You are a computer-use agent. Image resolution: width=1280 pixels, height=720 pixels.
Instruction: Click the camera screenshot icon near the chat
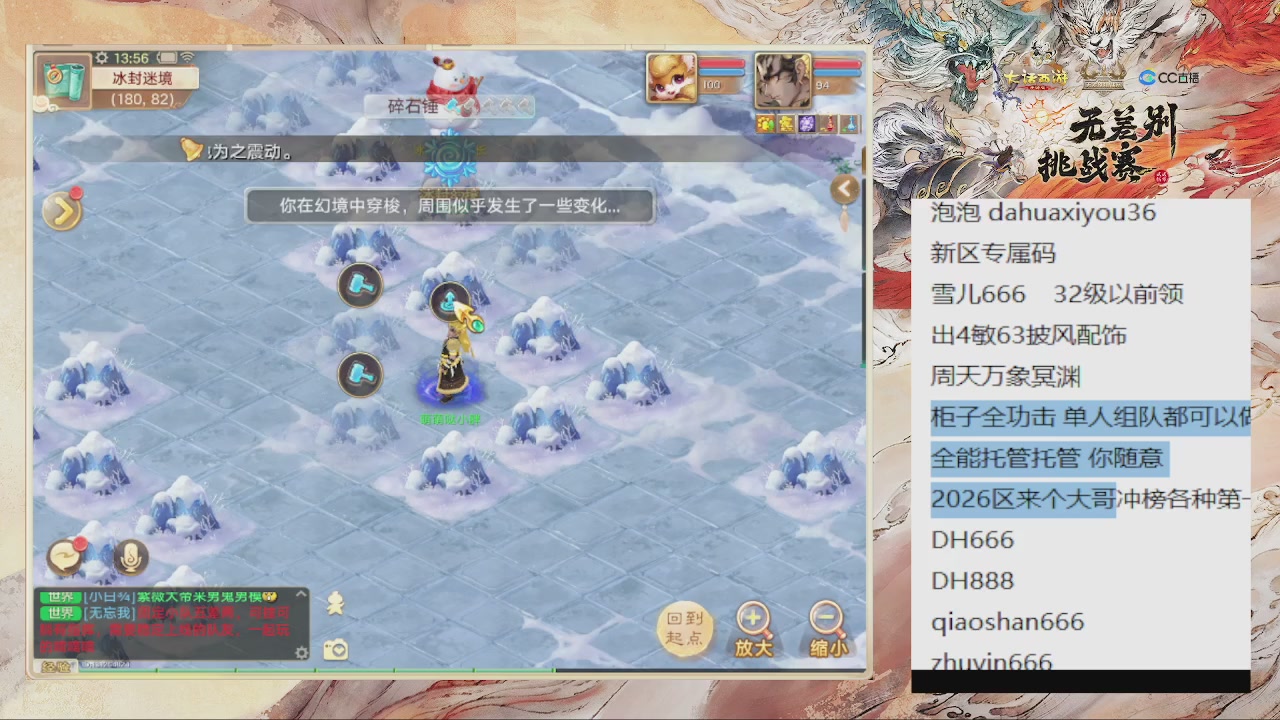click(x=335, y=648)
